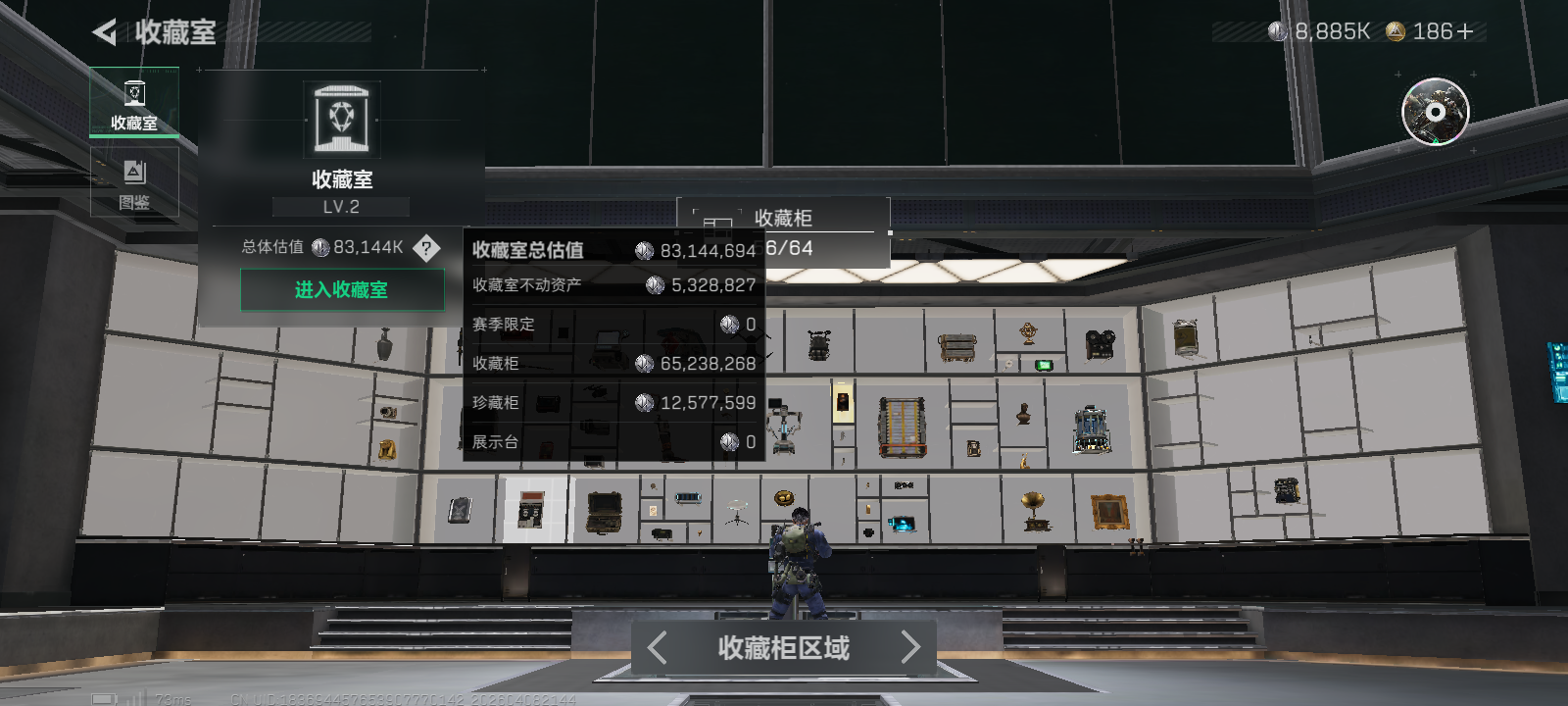Click the gold currency icon showing 186+
This screenshot has height=706, width=1568.
pyautogui.click(x=1395, y=30)
